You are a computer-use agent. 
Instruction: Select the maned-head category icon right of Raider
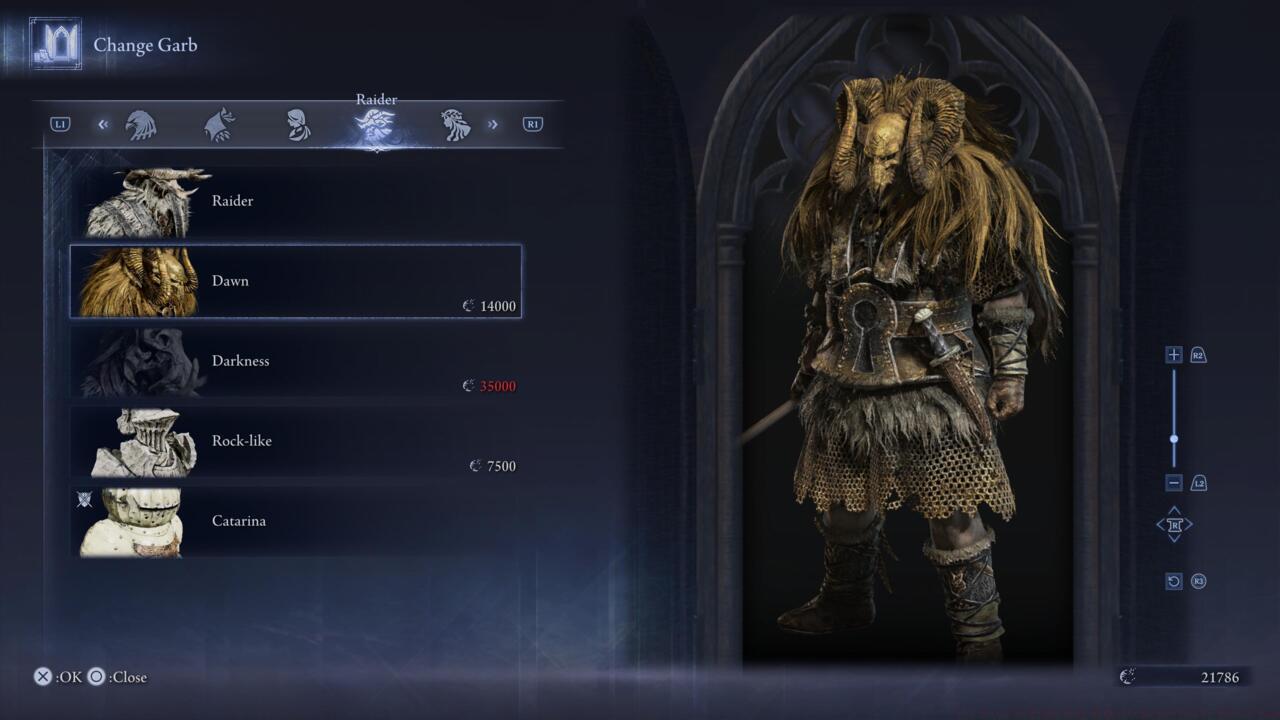coord(455,123)
